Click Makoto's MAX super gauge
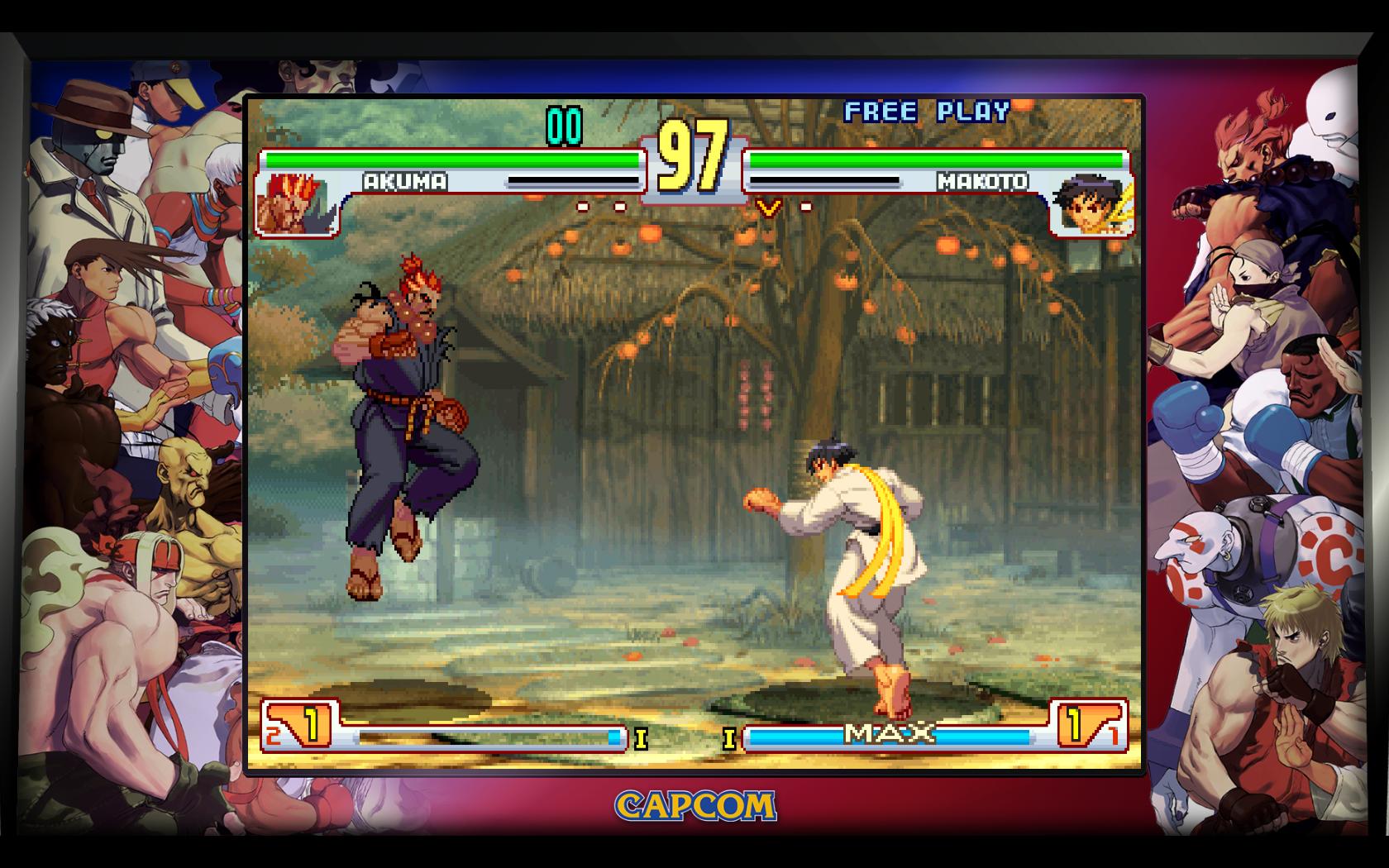Viewport: 1389px width, 868px height. [x=889, y=732]
